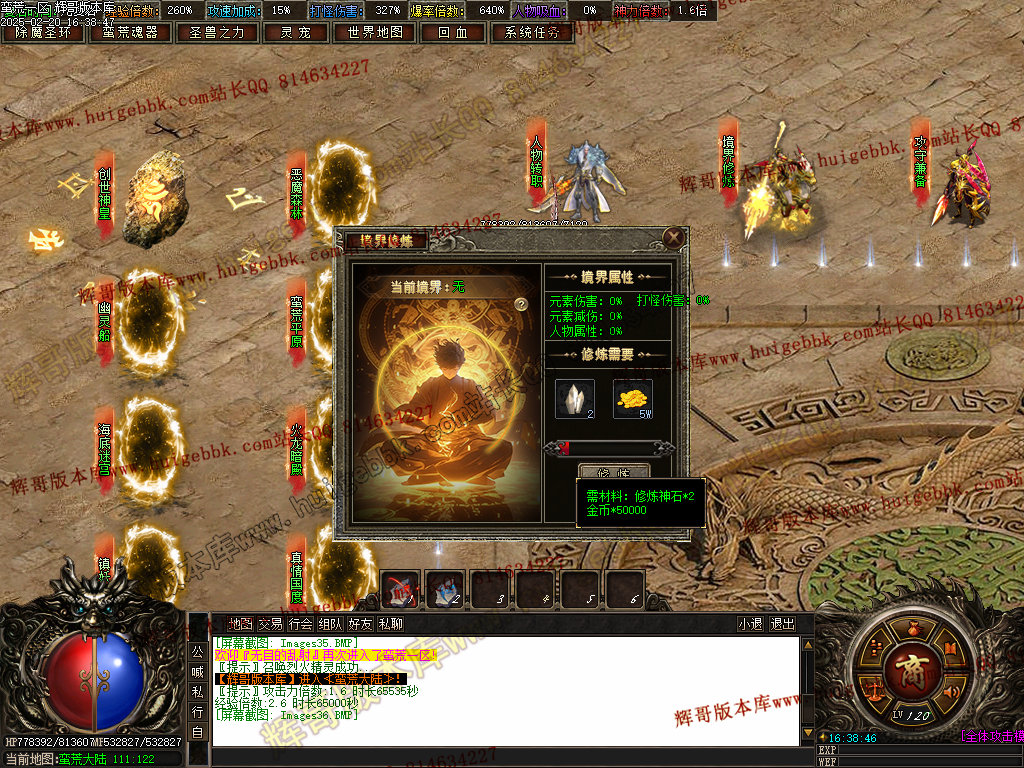Open the 灵宠 pet menu
Image resolution: width=1024 pixels, height=768 pixels.
(295, 32)
